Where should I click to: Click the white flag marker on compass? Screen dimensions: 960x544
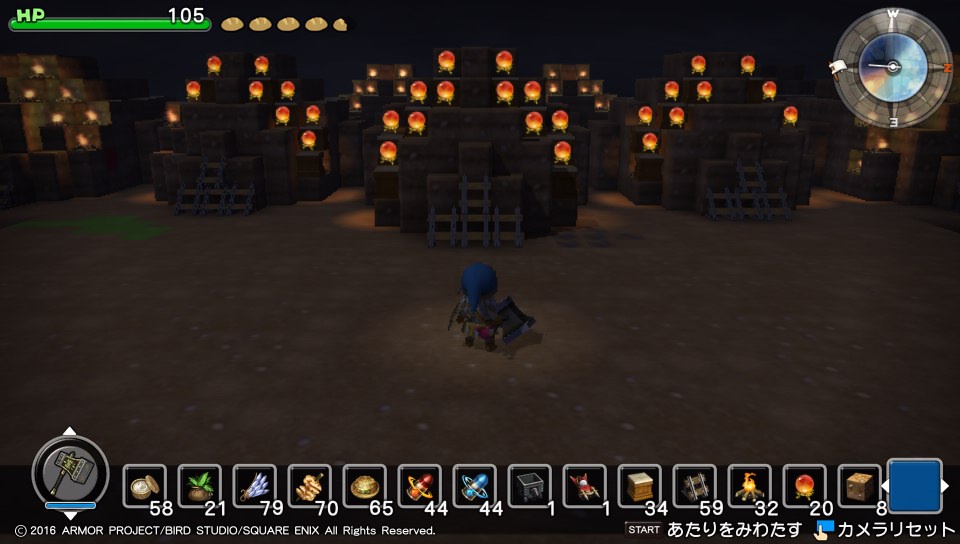[x=839, y=67]
